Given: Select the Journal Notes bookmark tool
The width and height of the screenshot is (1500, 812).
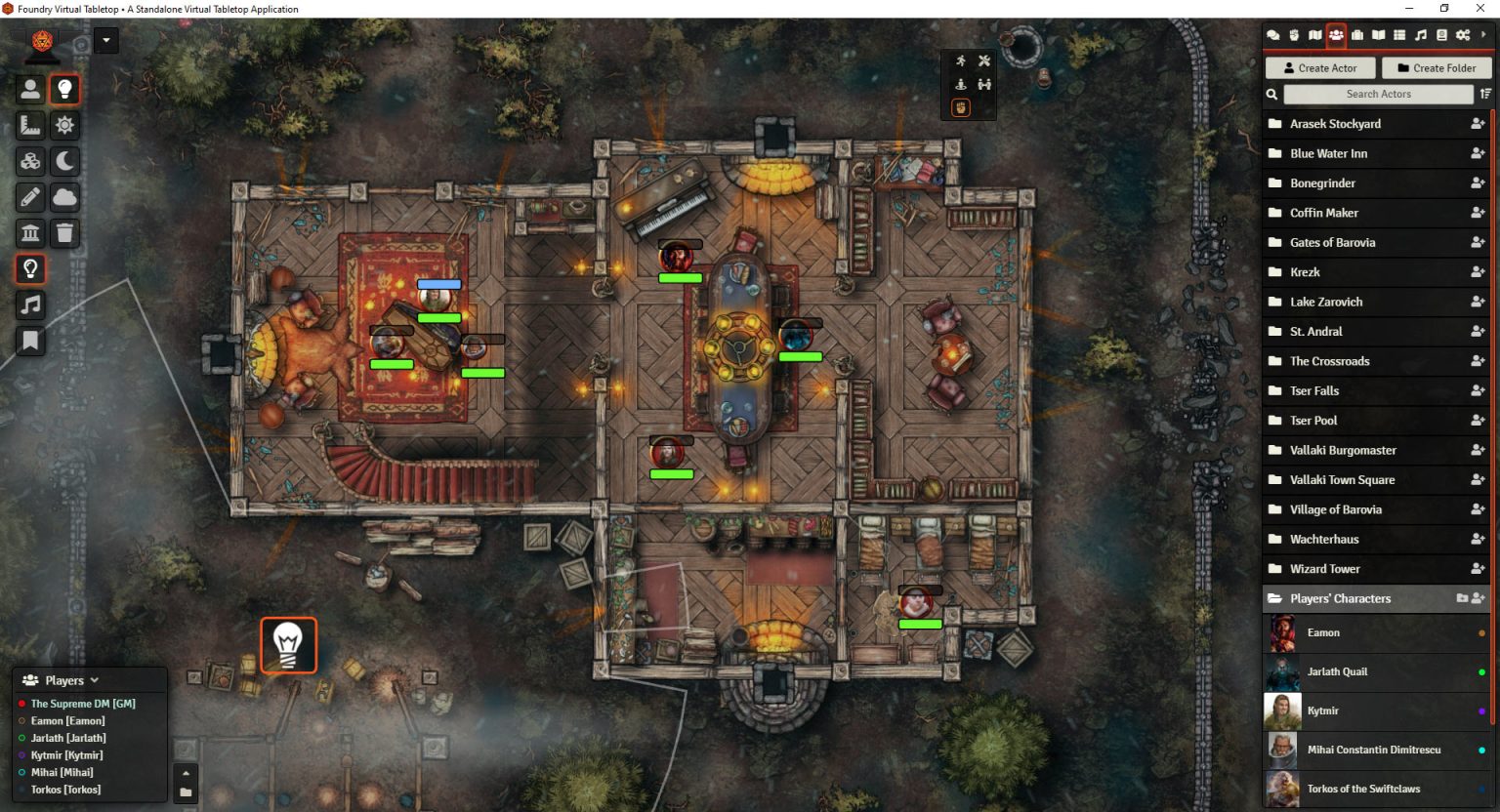Looking at the screenshot, I should click(30, 341).
